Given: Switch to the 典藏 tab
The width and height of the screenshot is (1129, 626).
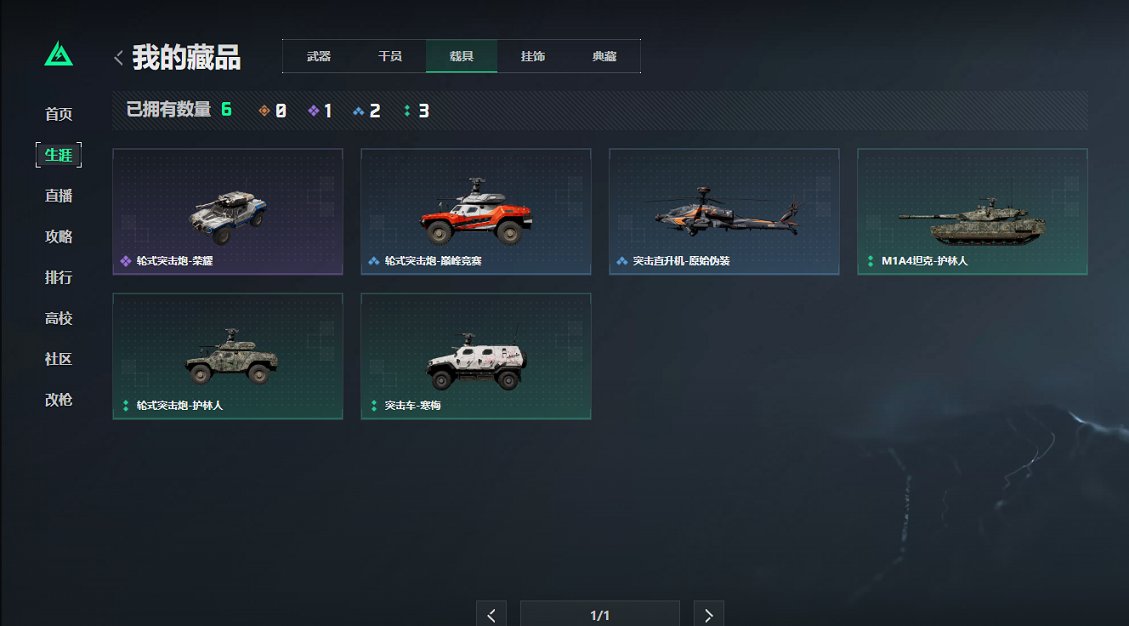Looking at the screenshot, I should pos(604,56).
